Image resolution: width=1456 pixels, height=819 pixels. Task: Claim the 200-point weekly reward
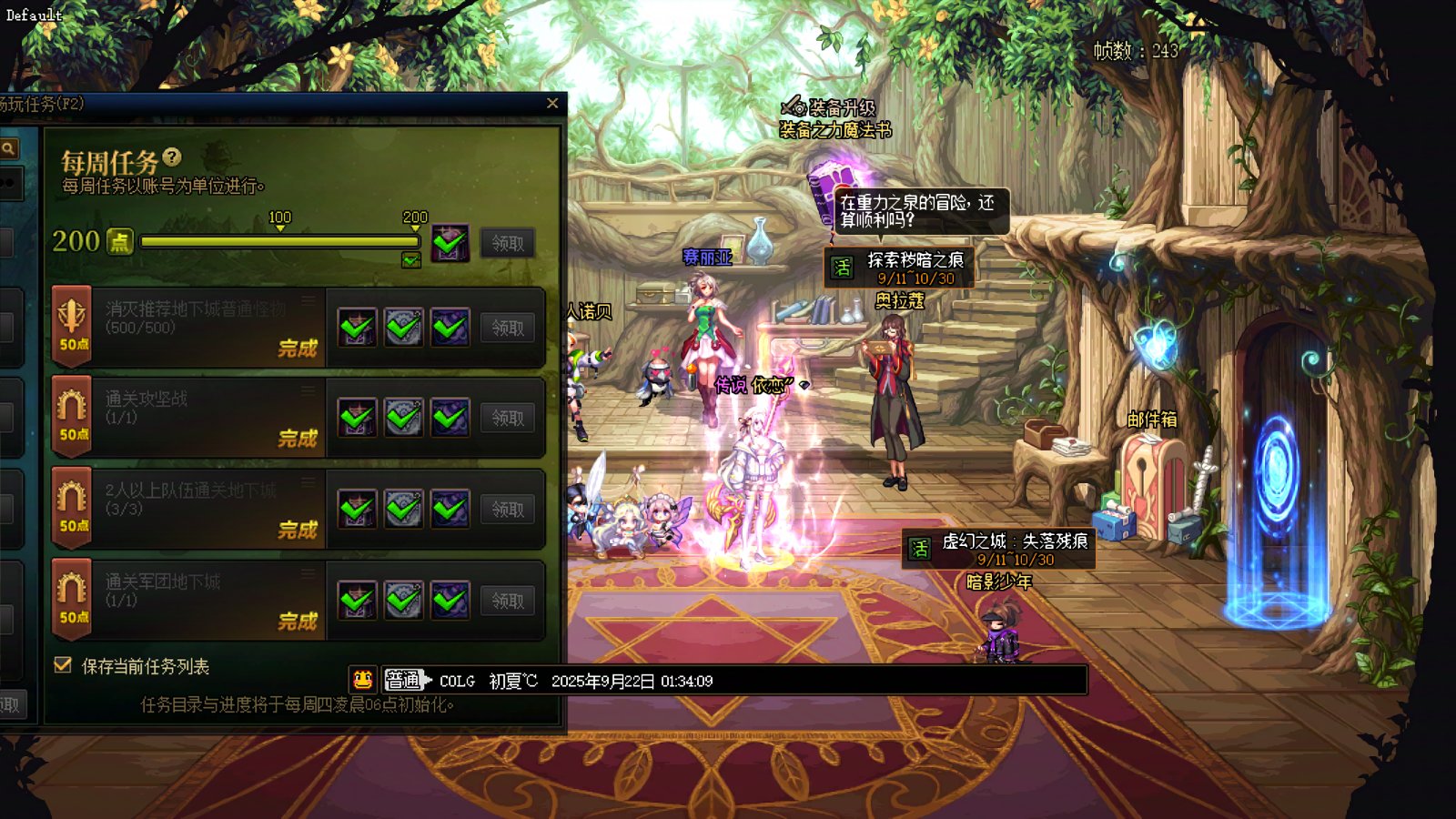tap(508, 243)
